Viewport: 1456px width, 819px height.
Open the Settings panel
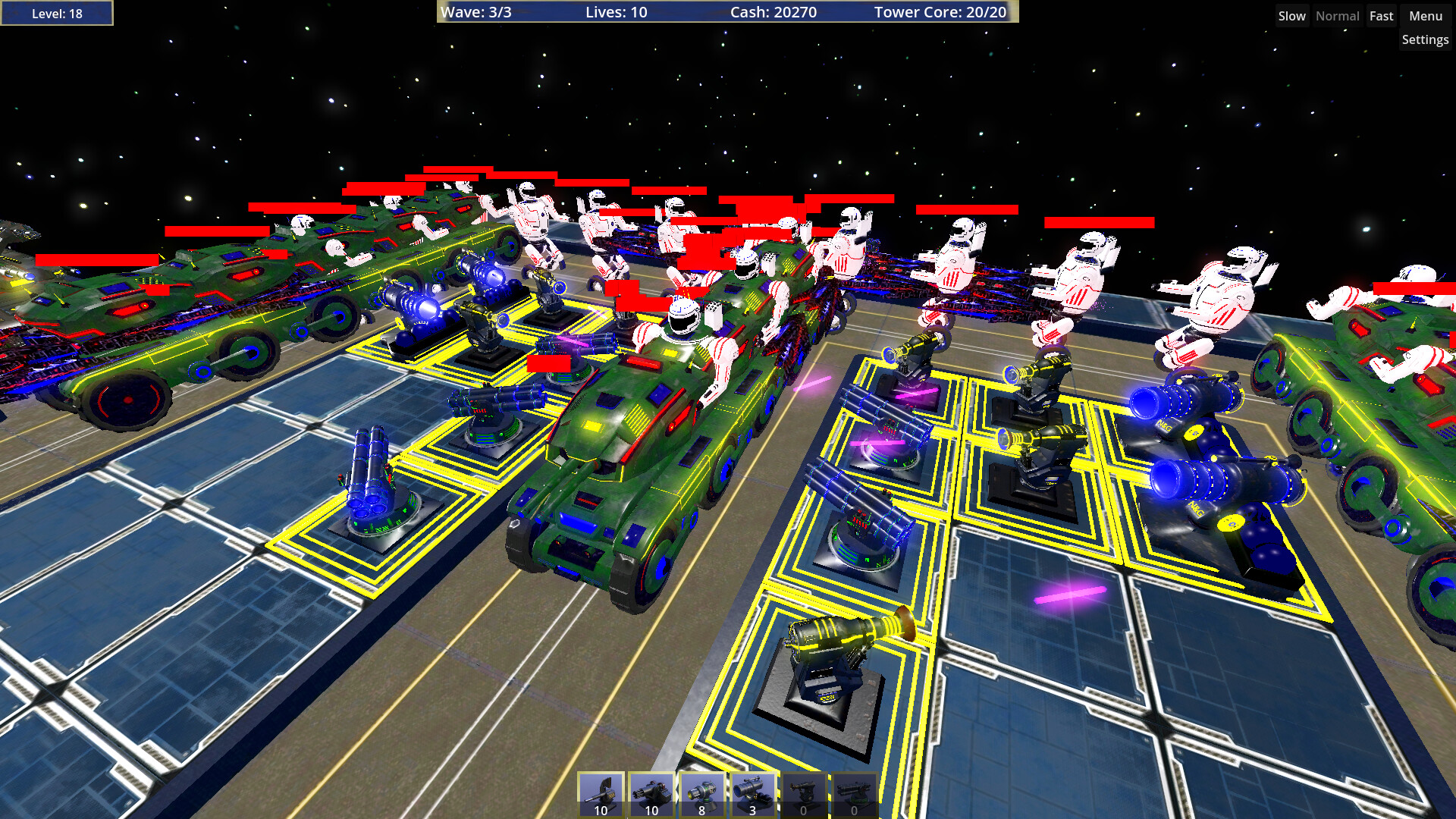coord(1425,39)
